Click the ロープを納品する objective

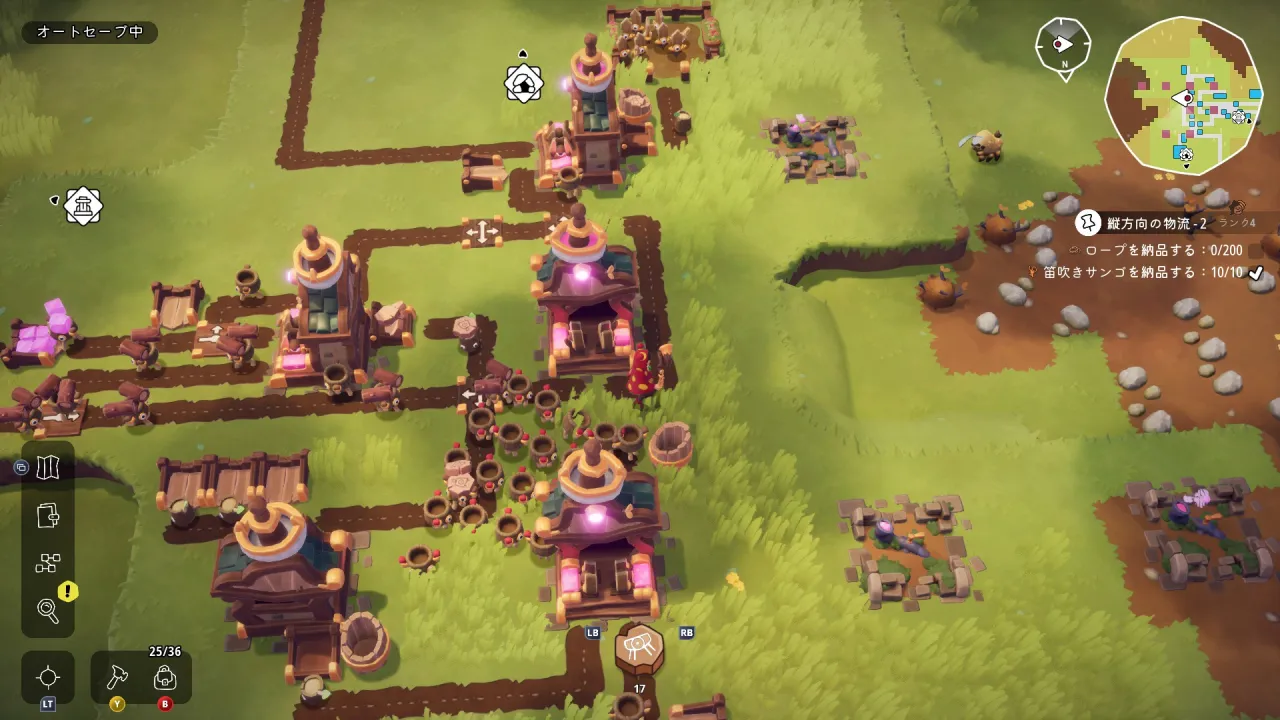(1150, 250)
